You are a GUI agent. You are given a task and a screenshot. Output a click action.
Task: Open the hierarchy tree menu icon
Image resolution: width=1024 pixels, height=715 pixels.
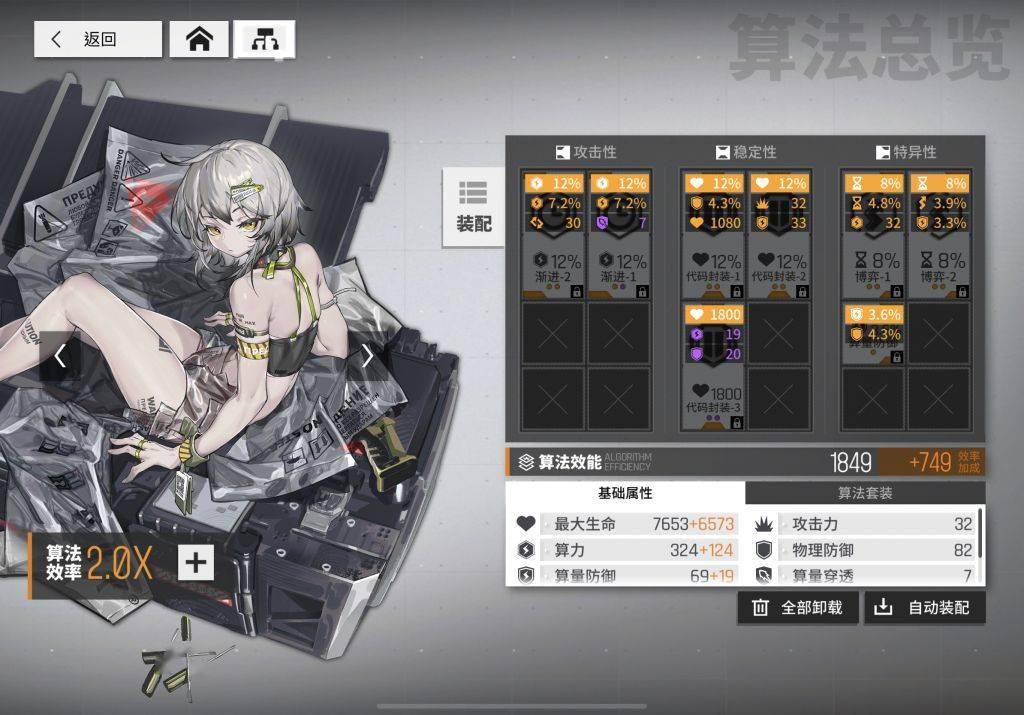[x=264, y=39]
